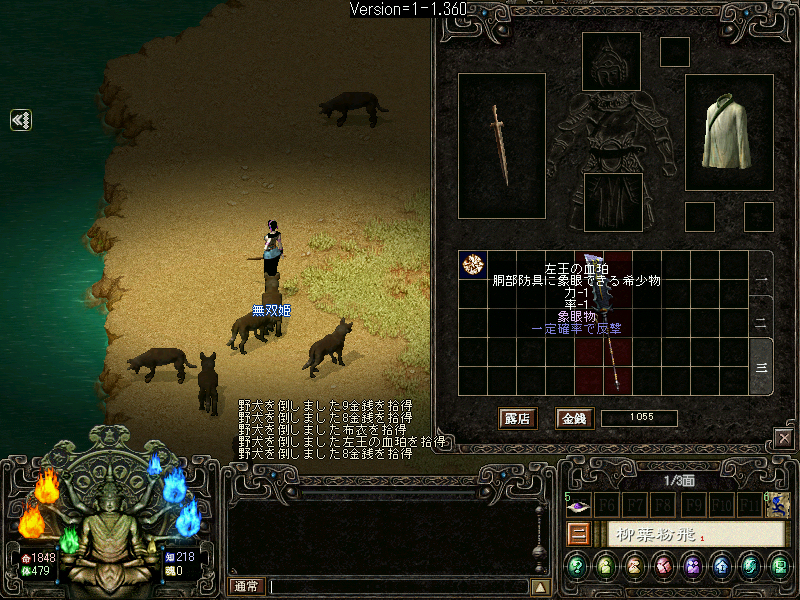
Task: Open the blue house-shaped orb menu
Action: click(x=721, y=567)
